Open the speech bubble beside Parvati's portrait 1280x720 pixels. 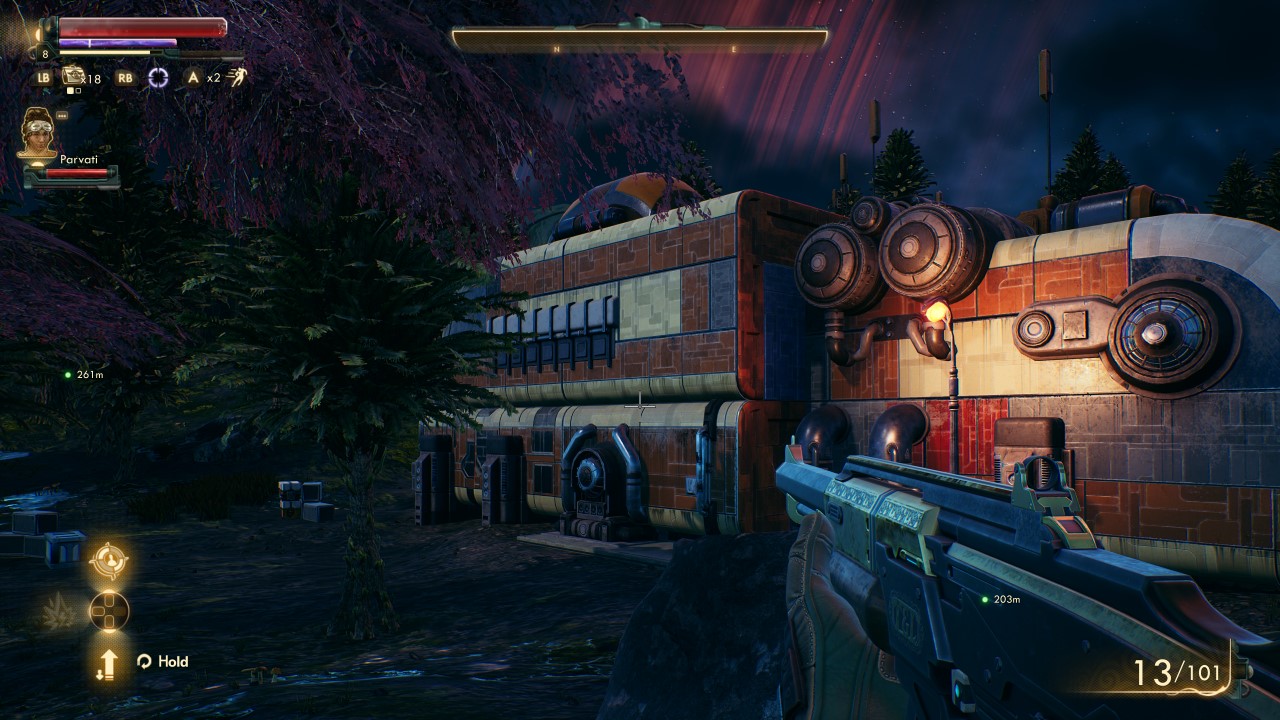[x=62, y=115]
